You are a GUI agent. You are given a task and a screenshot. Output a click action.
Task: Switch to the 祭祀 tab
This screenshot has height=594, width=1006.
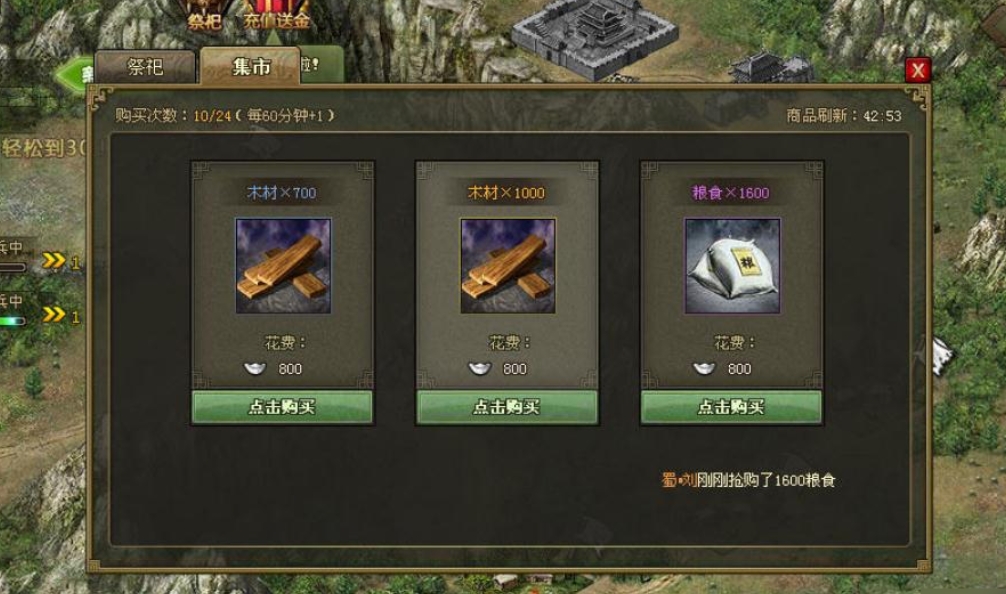pos(145,67)
